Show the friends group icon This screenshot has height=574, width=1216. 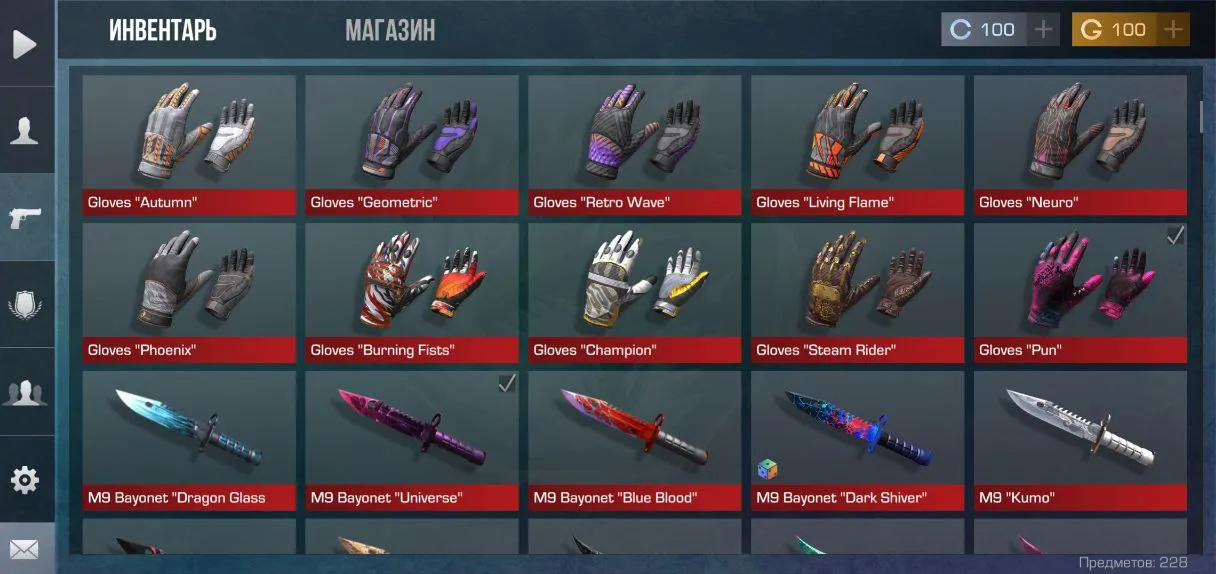coord(25,392)
